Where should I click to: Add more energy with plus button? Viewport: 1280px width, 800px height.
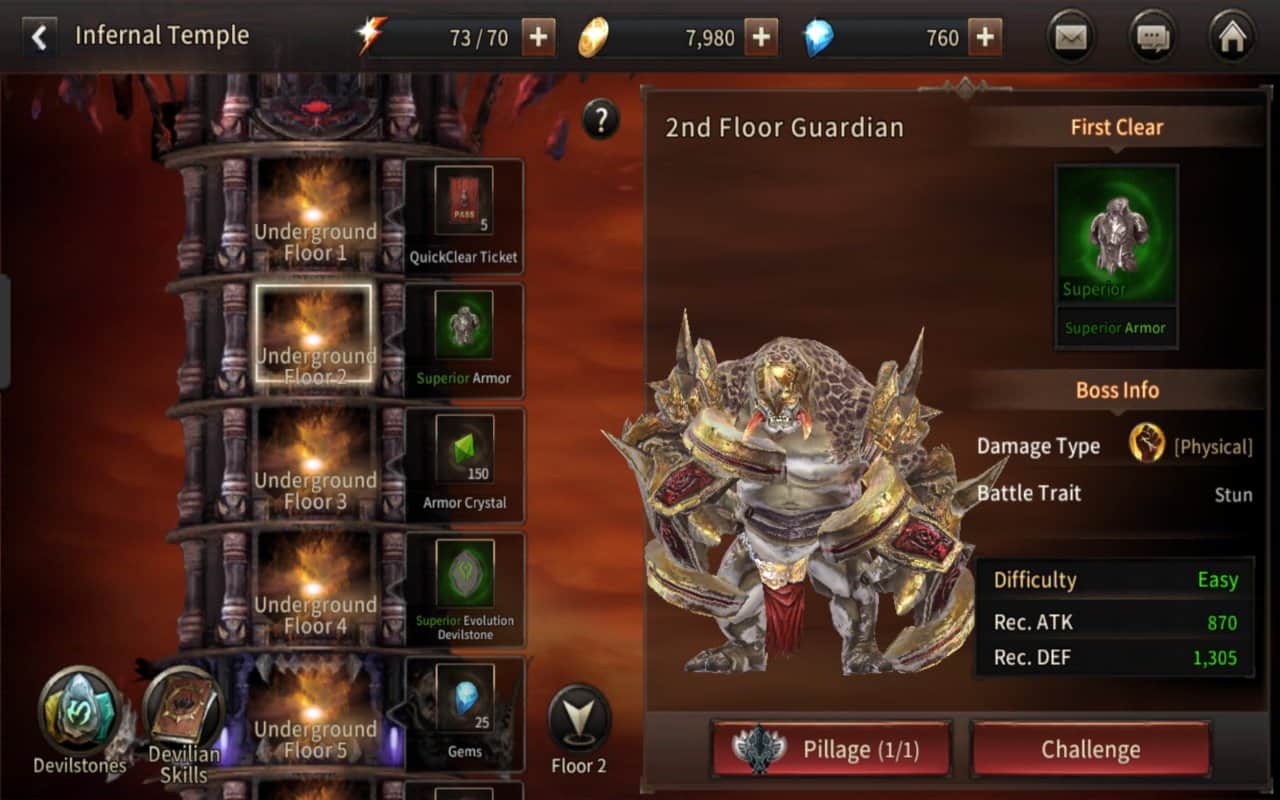tap(538, 38)
